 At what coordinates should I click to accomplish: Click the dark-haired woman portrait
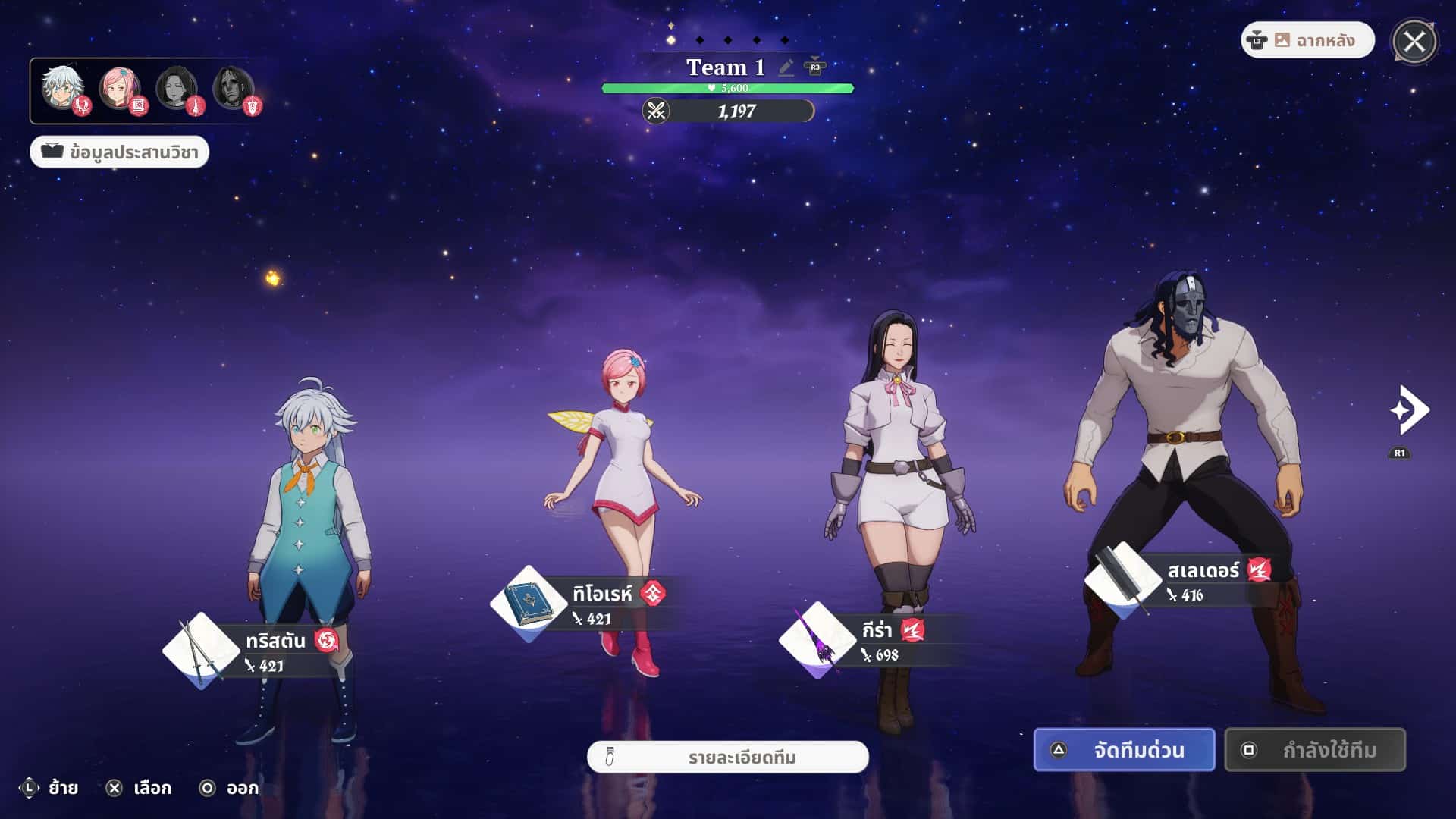(x=176, y=89)
